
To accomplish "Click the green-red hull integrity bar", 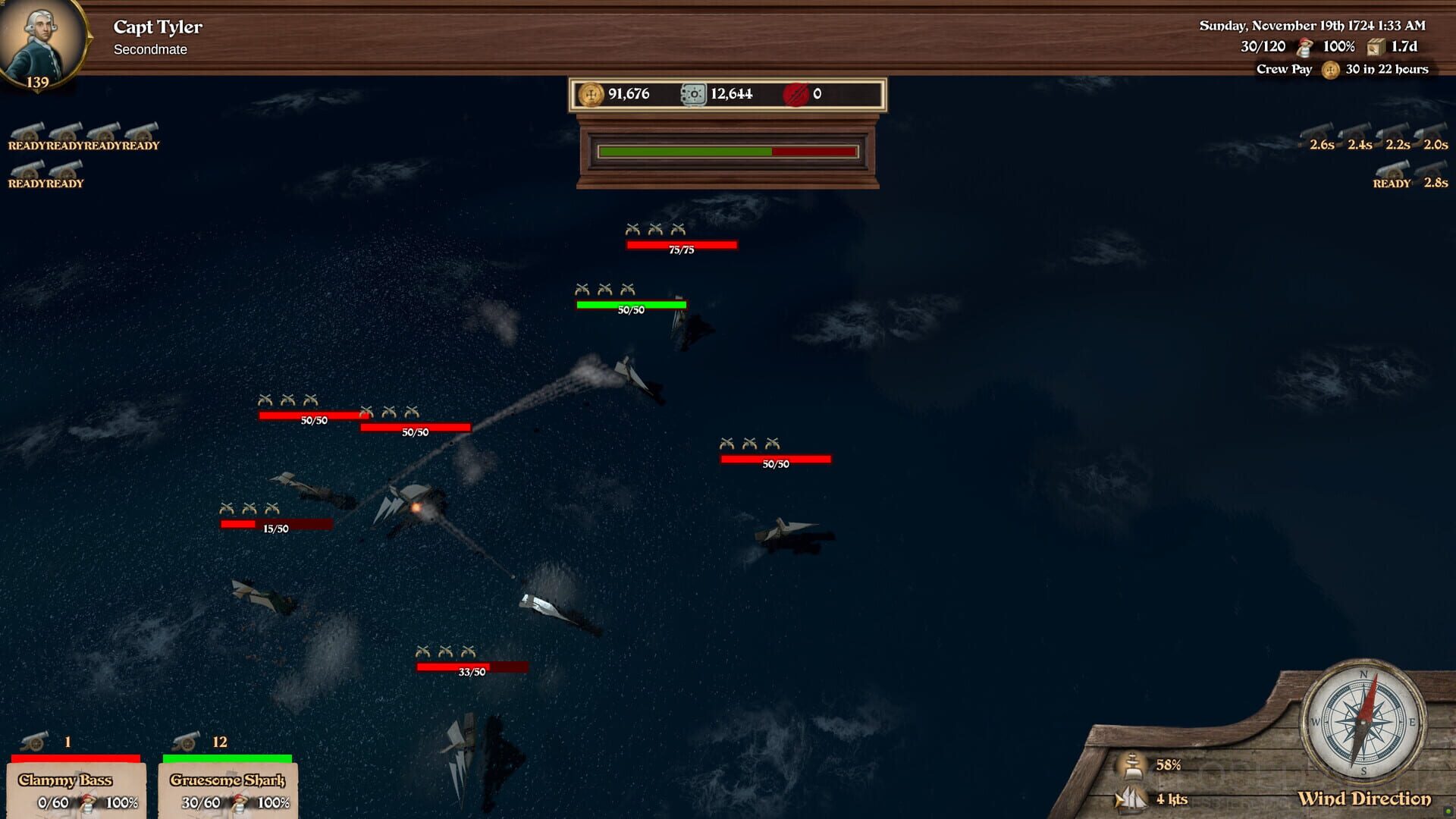I will [x=726, y=151].
